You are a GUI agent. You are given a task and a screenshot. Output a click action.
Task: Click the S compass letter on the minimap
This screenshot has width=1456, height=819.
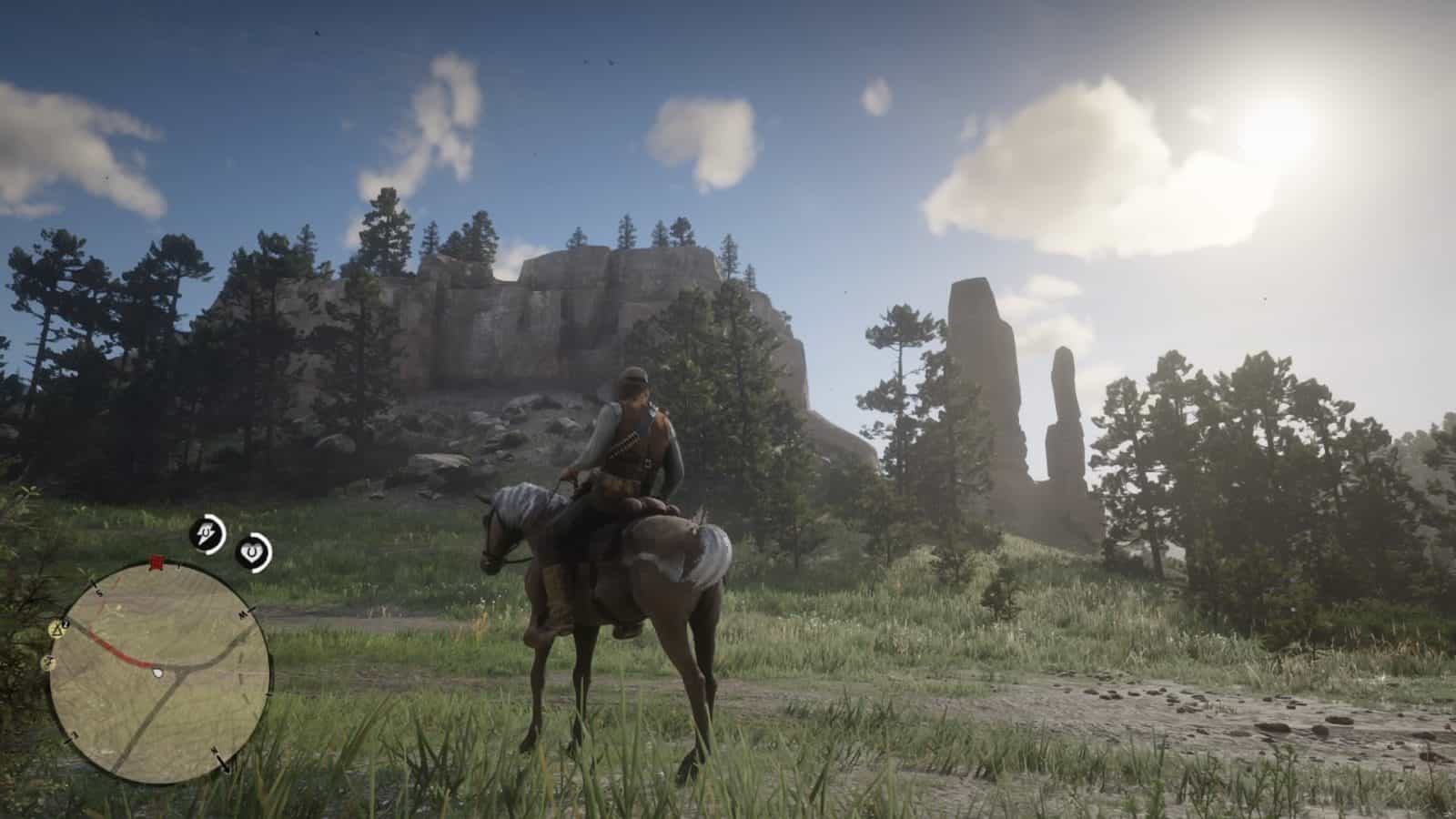tap(98, 591)
